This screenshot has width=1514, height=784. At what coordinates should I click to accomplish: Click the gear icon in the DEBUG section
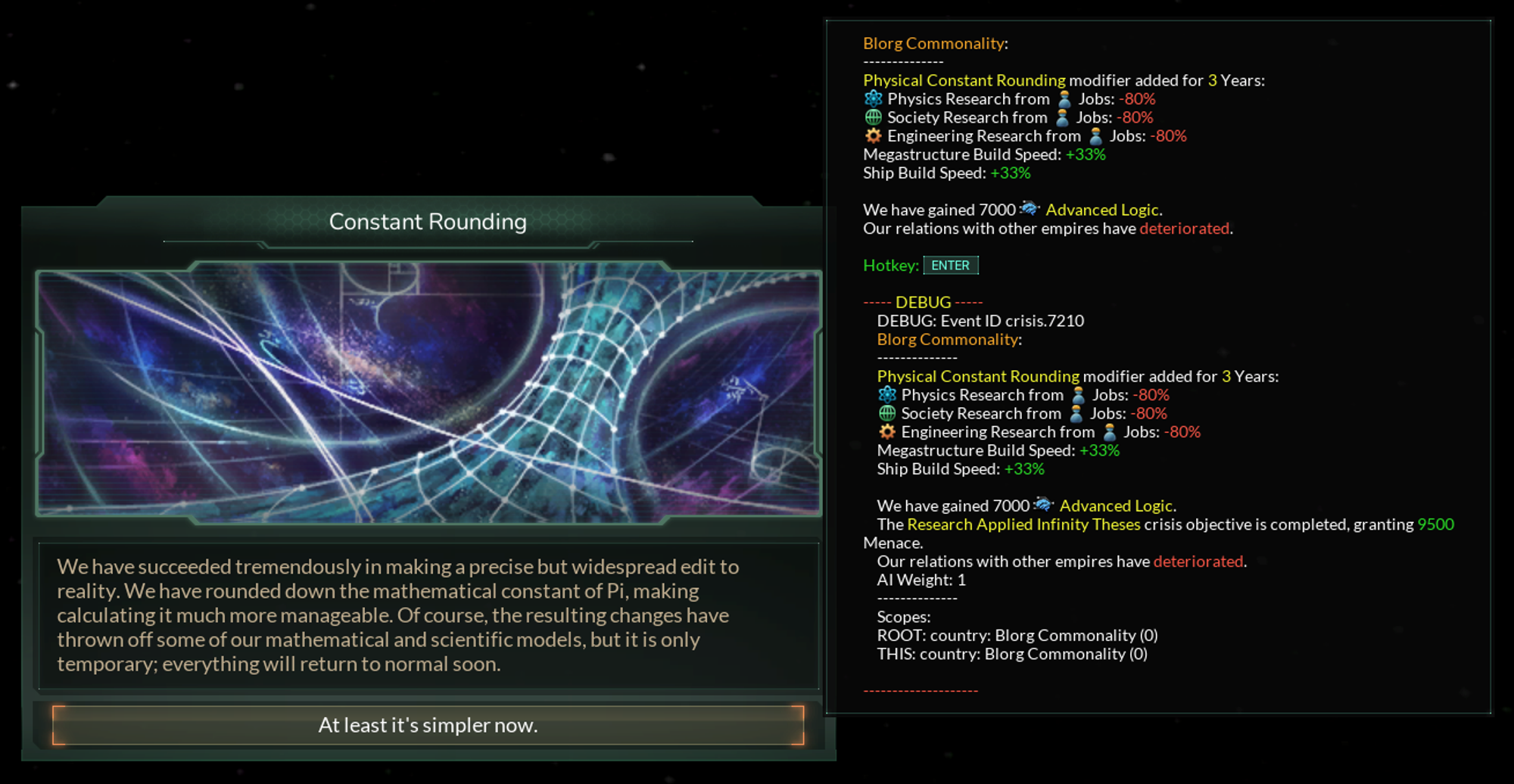coord(886,431)
